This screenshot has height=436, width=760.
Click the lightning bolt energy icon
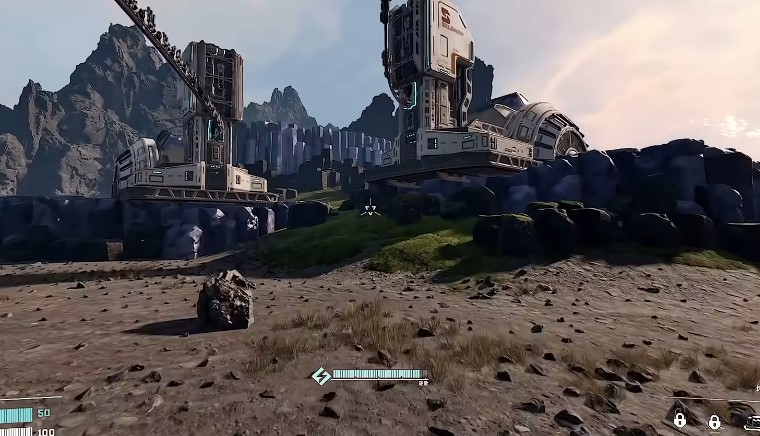(321, 376)
